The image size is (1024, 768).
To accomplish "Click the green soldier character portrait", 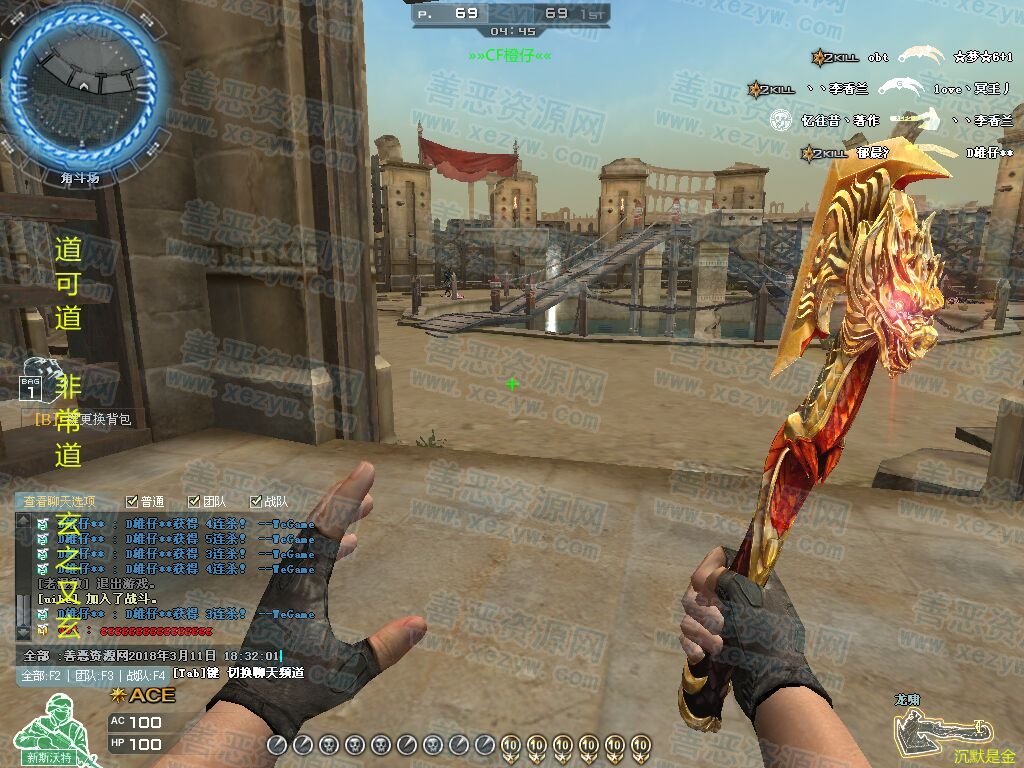I will coord(48,730).
